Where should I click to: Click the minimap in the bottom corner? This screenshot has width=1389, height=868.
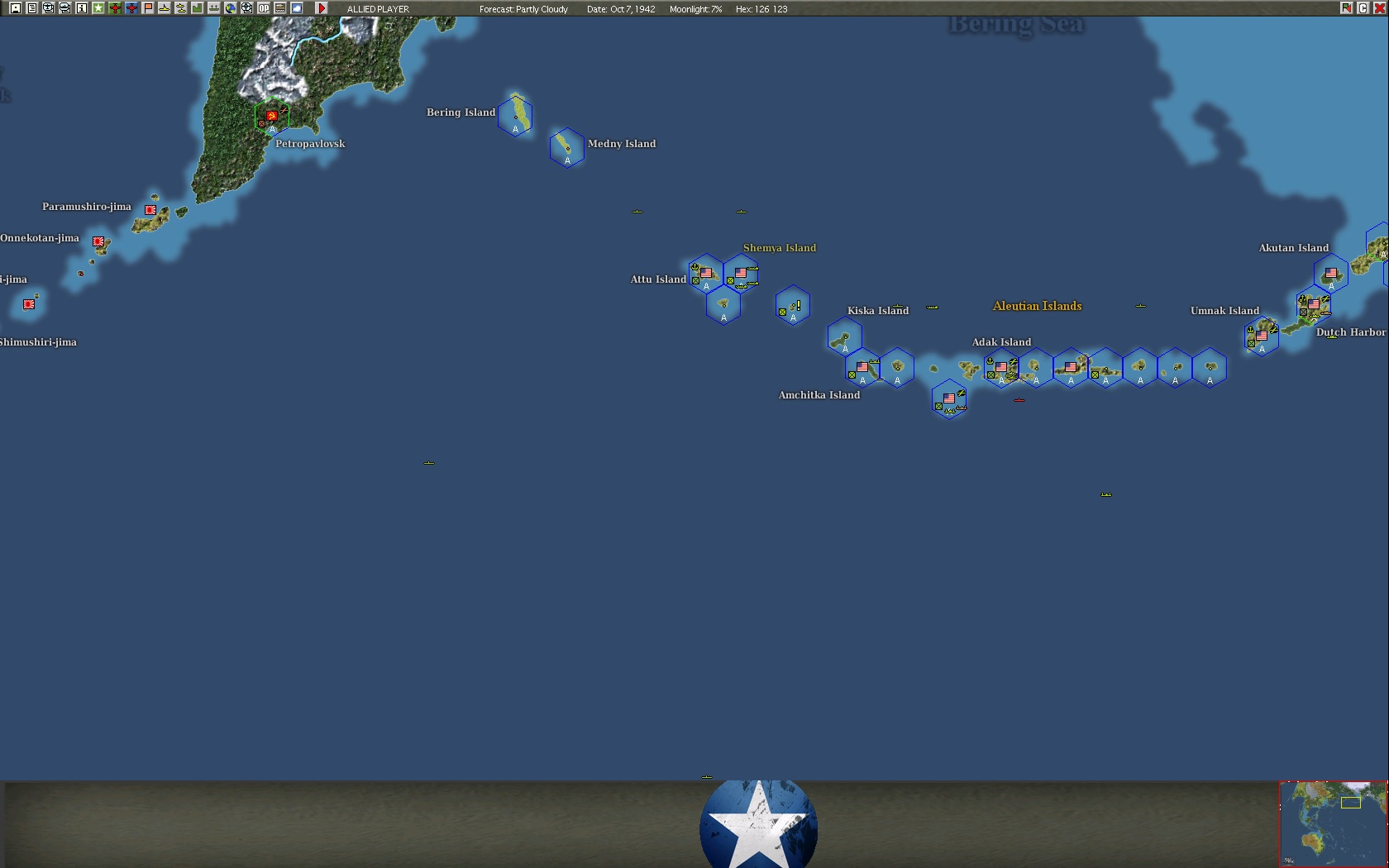1333,823
